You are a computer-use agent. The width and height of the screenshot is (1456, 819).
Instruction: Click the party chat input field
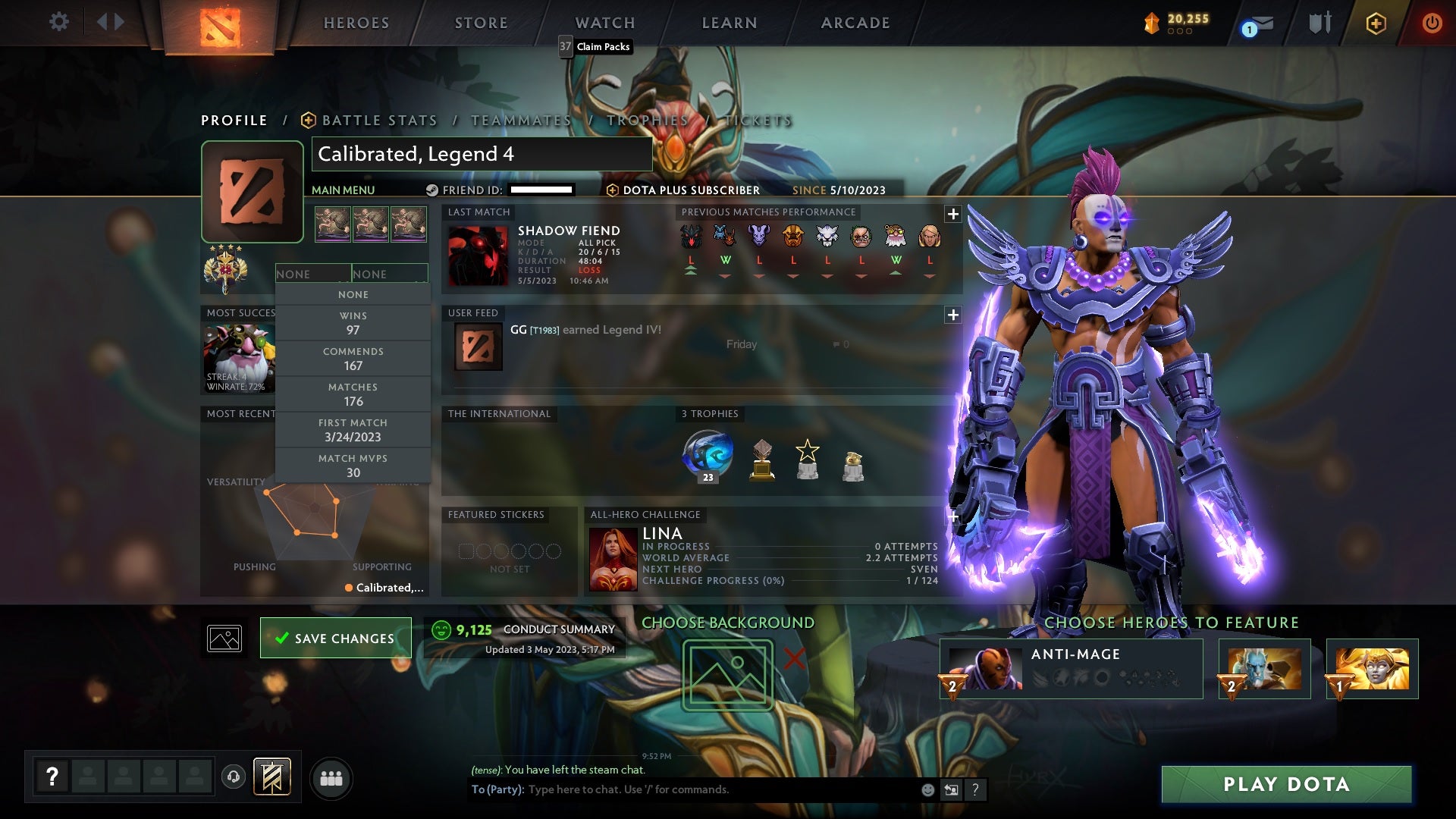(x=720, y=789)
